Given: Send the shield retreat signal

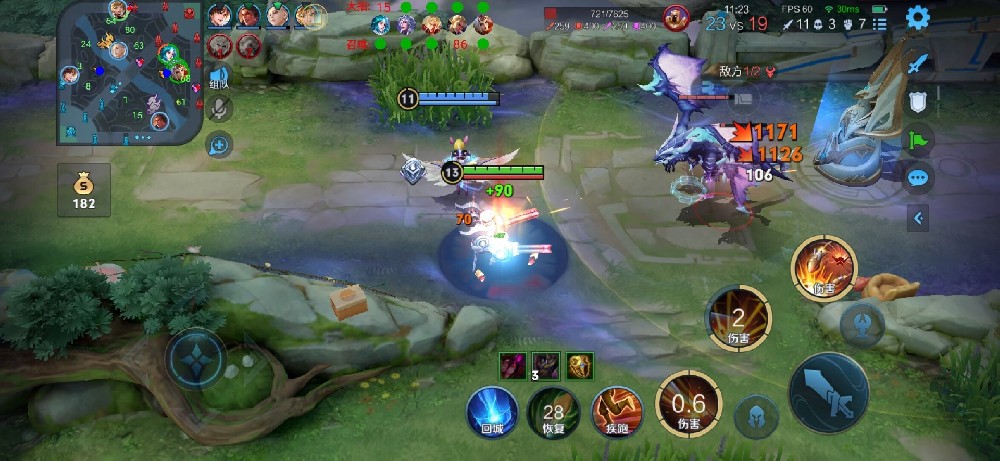Looking at the screenshot, I should click(918, 101).
